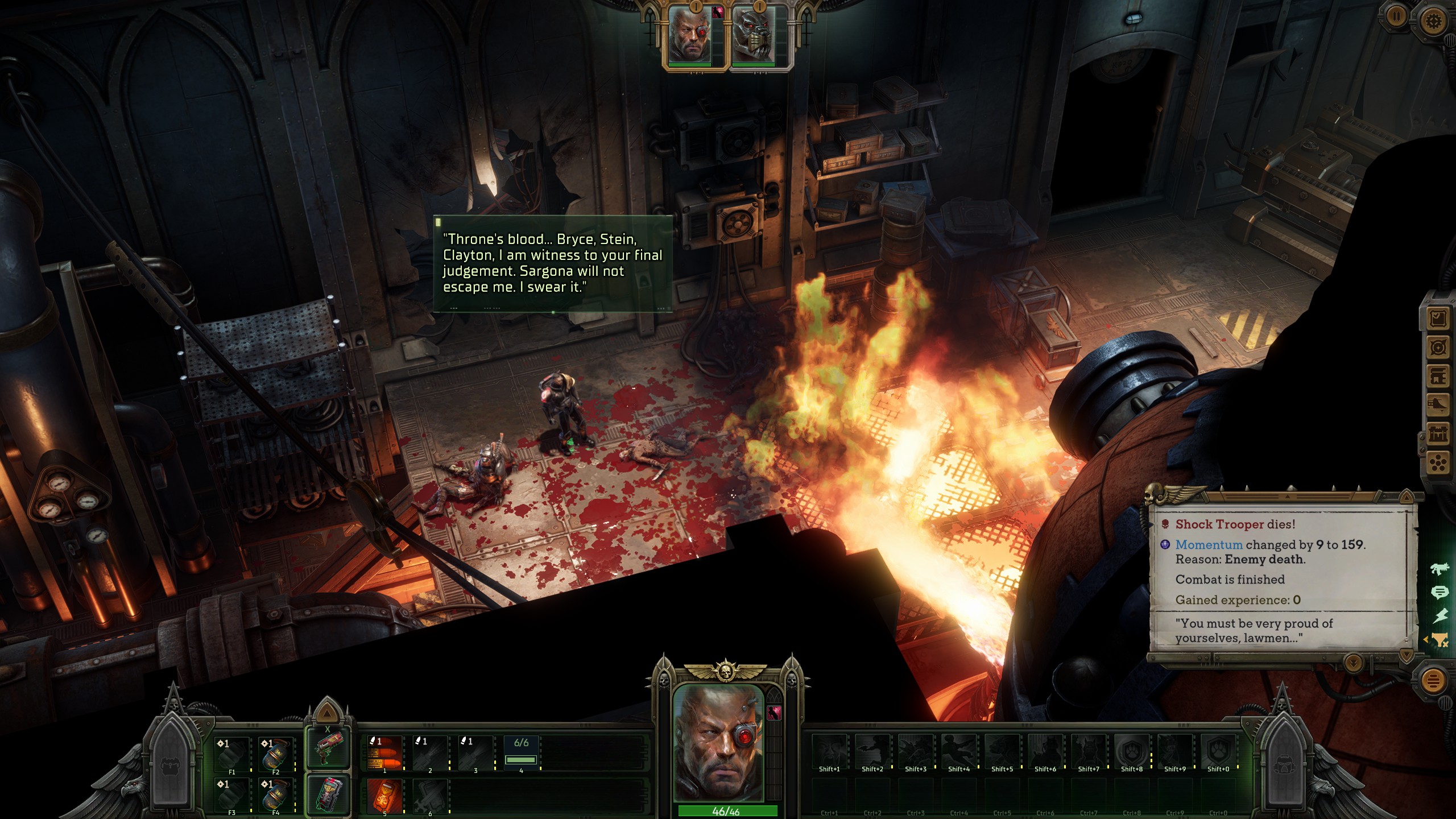Expand the weapon set arrow above pistol

(x=326, y=713)
